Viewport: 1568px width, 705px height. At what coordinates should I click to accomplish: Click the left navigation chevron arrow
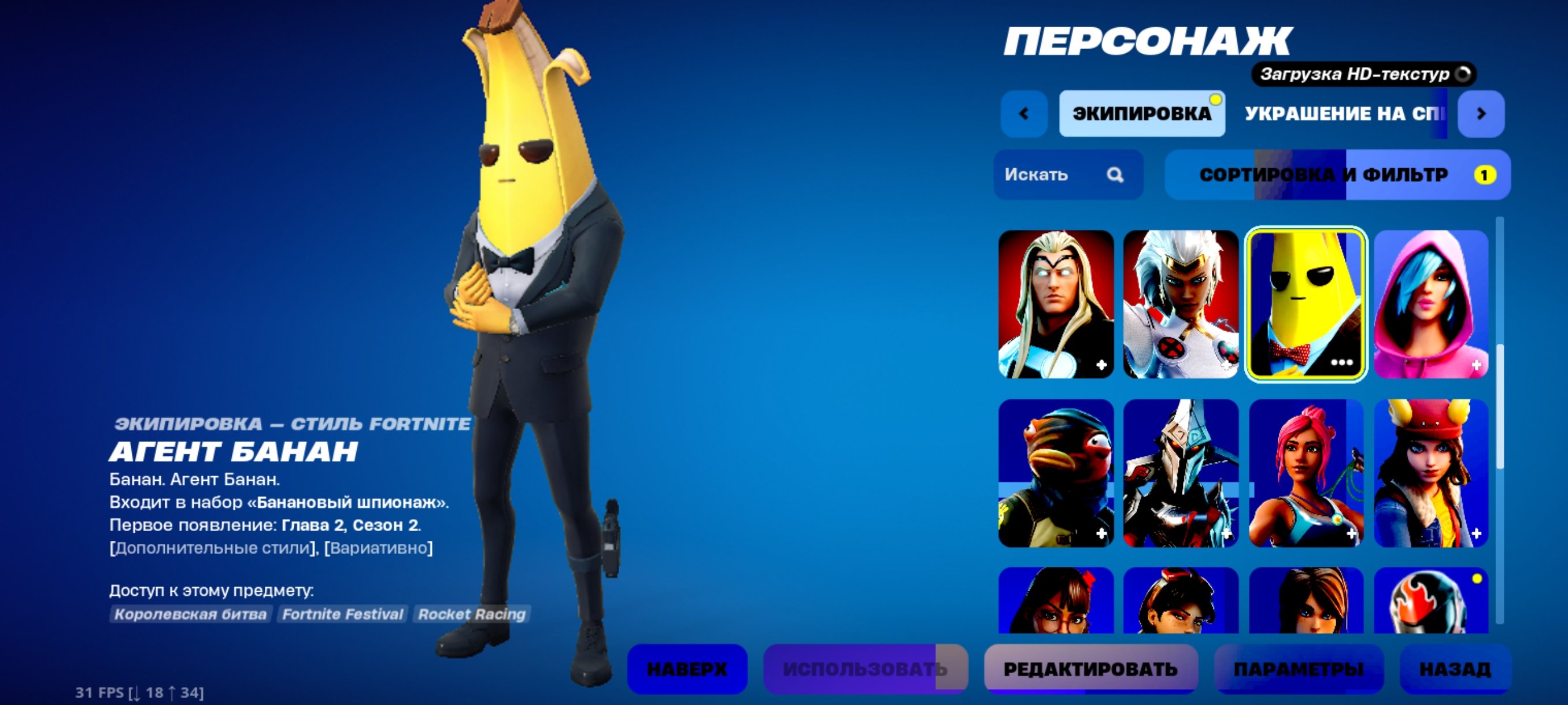tap(1025, 113)
